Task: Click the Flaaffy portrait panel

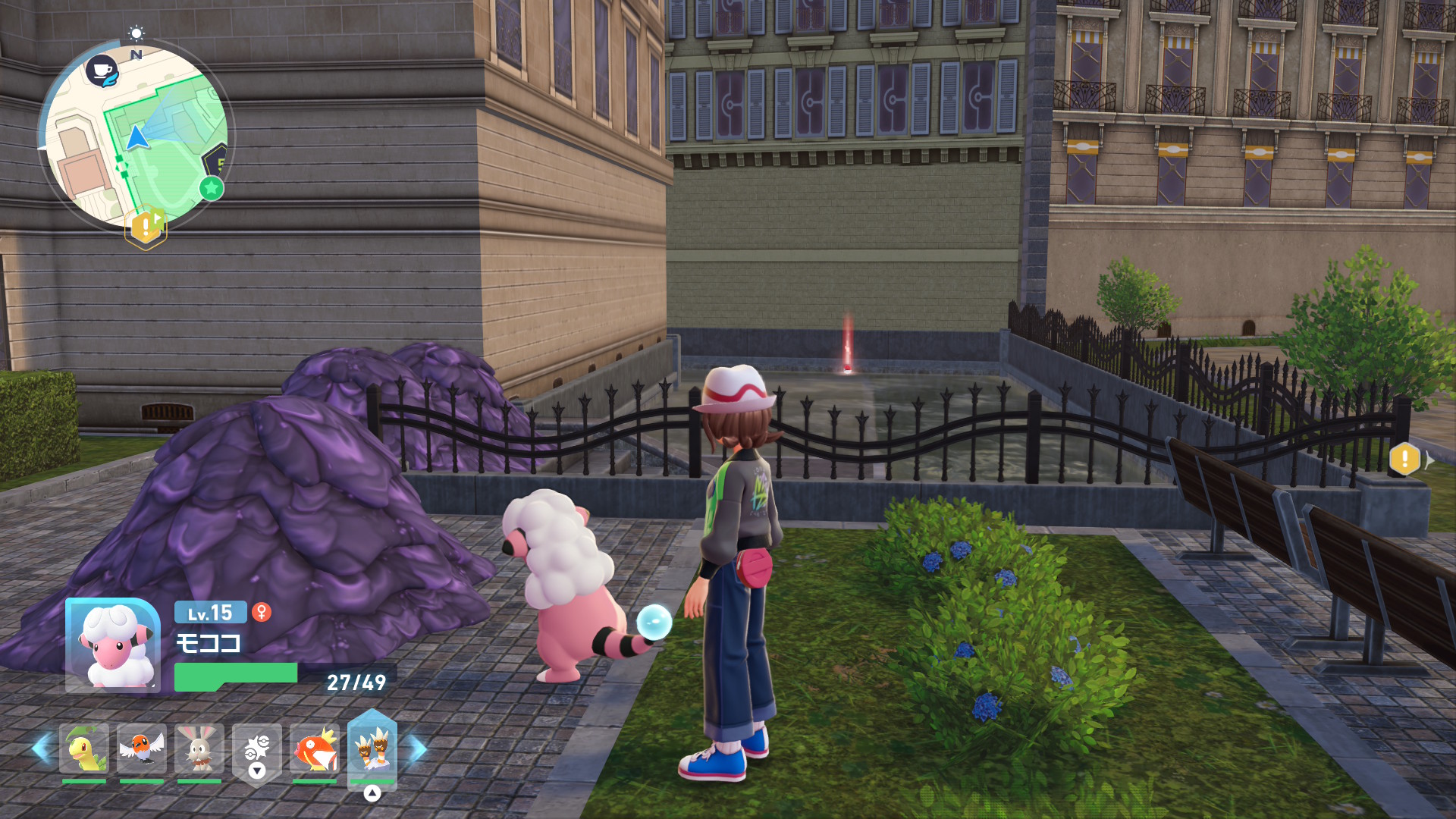Action: click(x=112, y=645)
